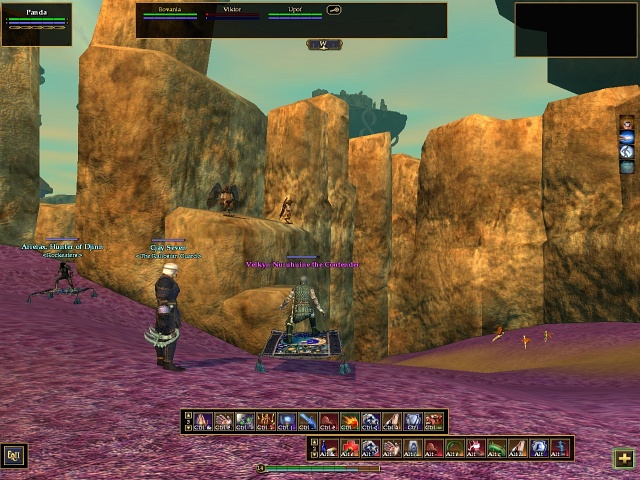Open the EQII main menu button
The height and width of the screenshot is (480, 640).
click(x=14, y=455)
